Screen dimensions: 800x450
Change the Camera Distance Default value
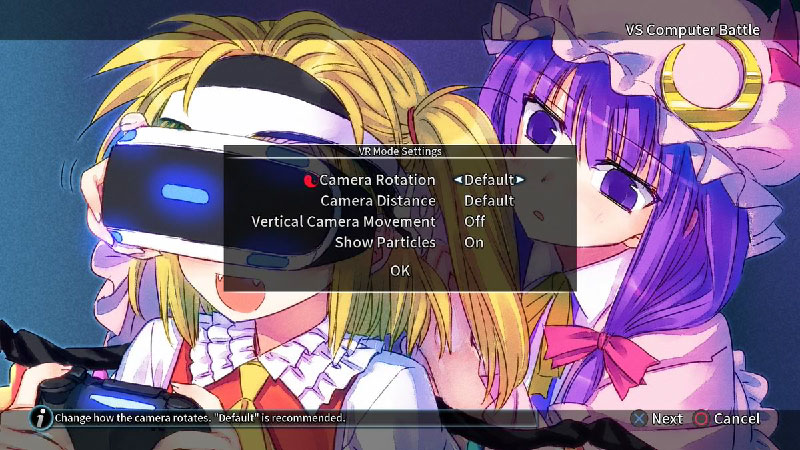coord(489,201)
